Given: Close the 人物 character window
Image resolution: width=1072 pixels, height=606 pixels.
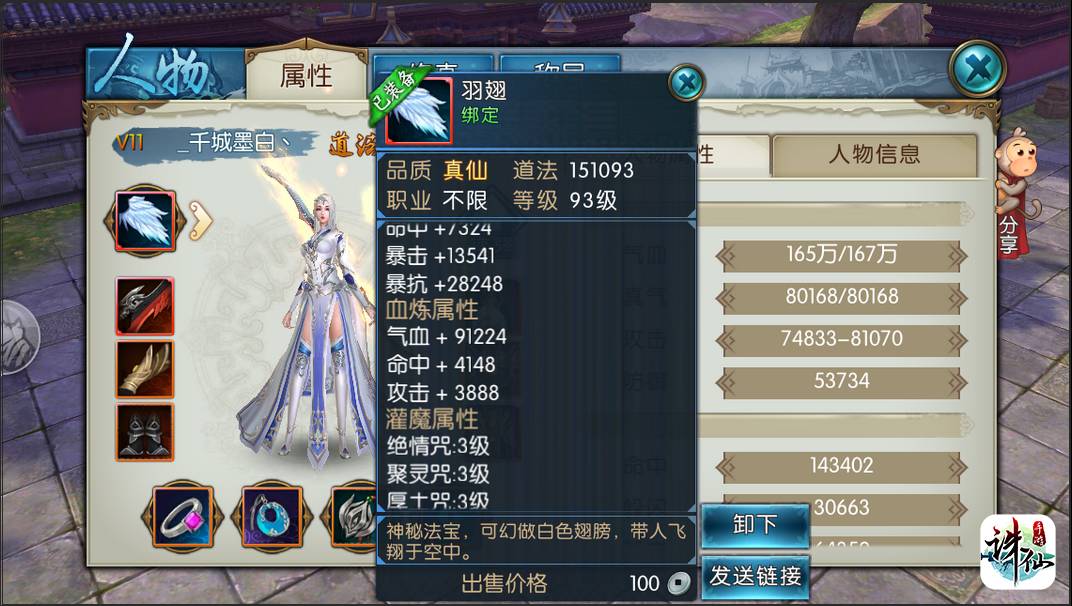Looking at the screenshot, I should click(976, 69).
